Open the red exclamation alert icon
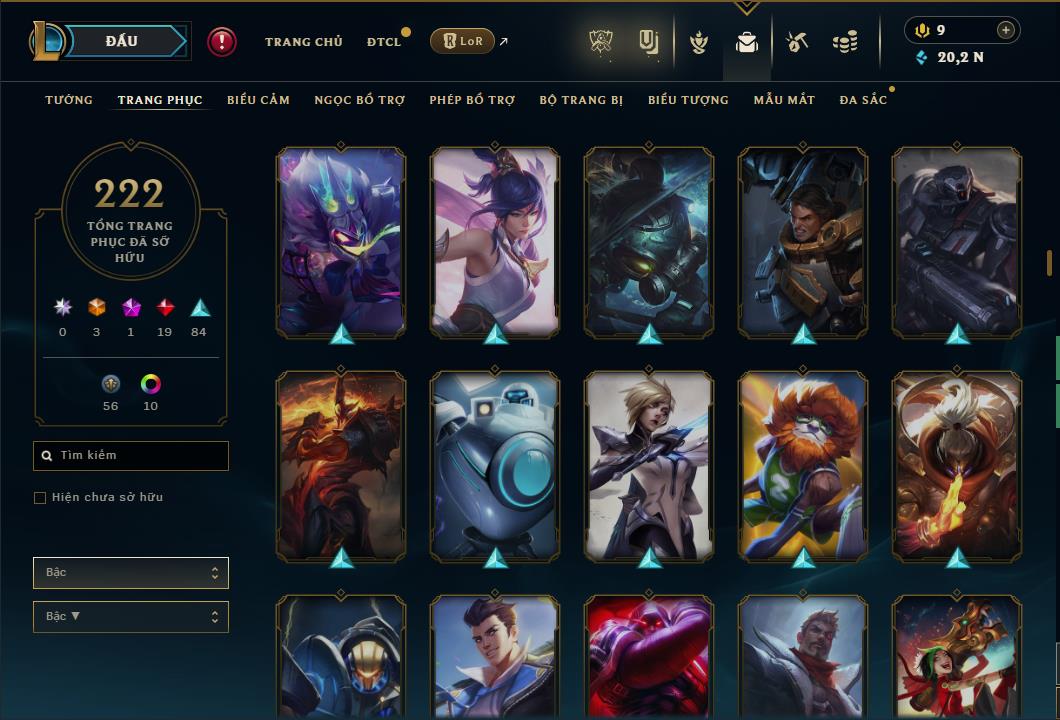Image resolution: width=1060 pixels, height=720 pixels. tap(222, 41)
